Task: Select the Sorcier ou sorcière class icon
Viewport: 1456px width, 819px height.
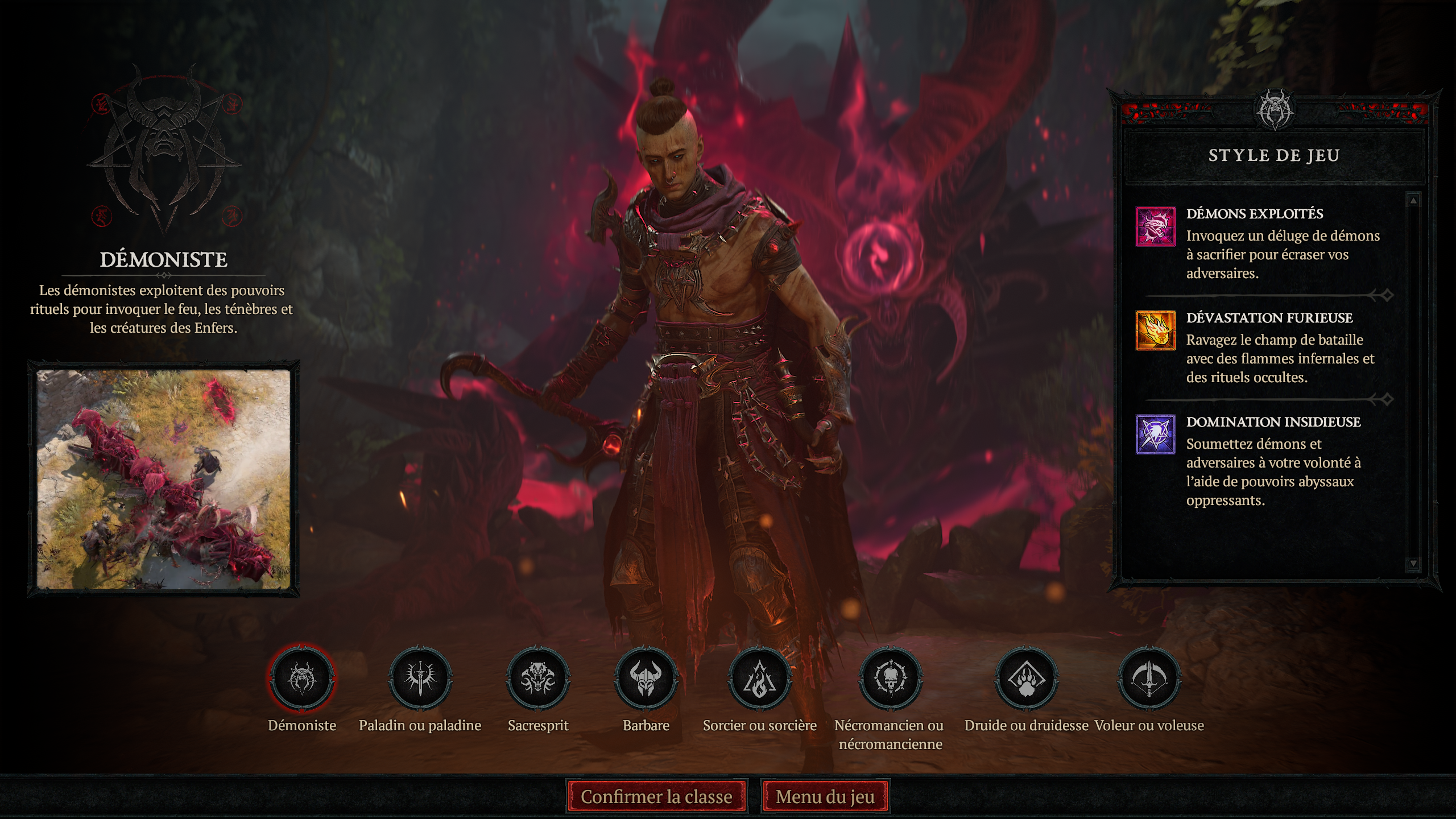Action: [760, 679]
